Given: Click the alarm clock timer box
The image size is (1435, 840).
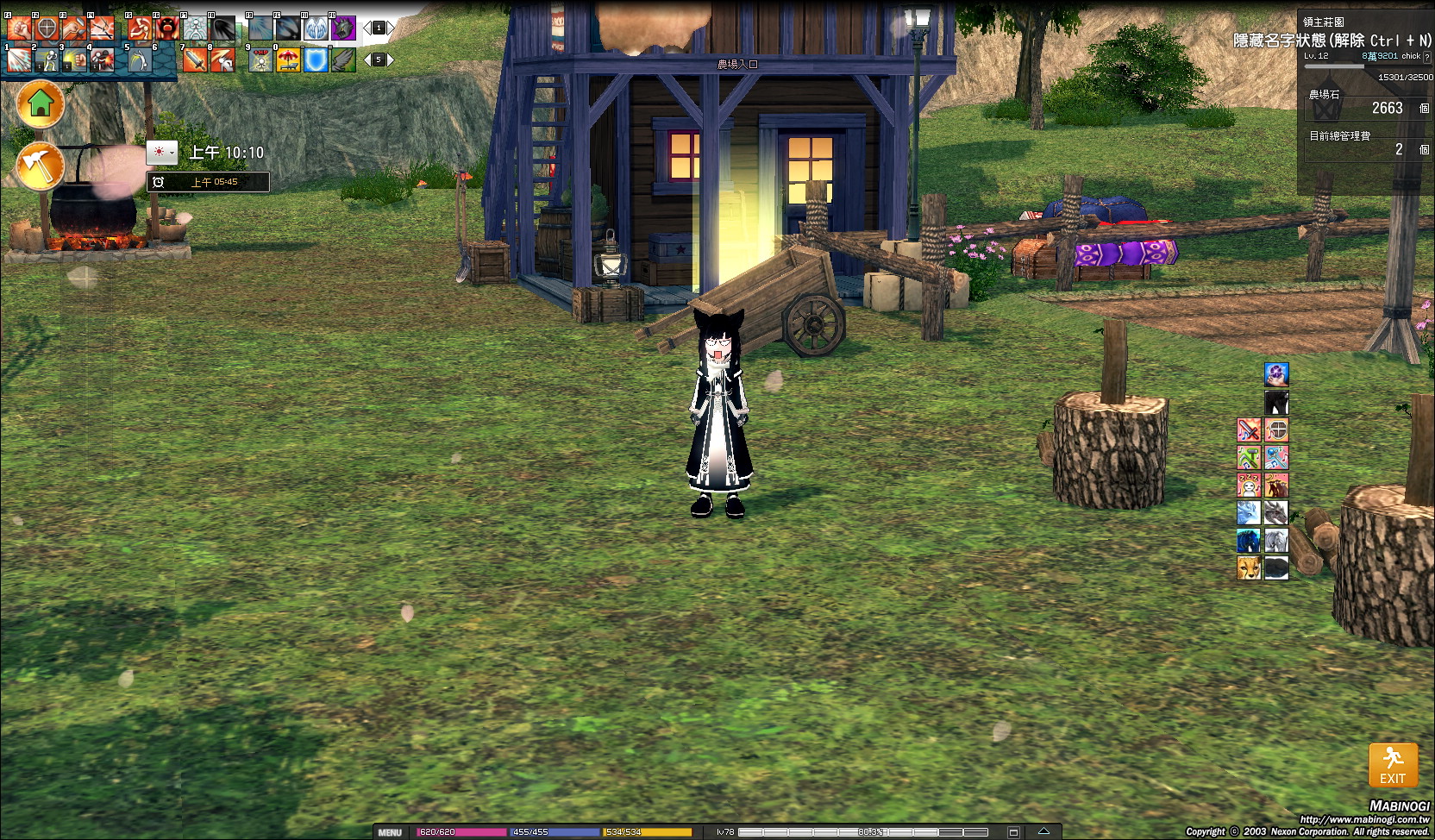Looking at the screenshot, I should point(208,182).
